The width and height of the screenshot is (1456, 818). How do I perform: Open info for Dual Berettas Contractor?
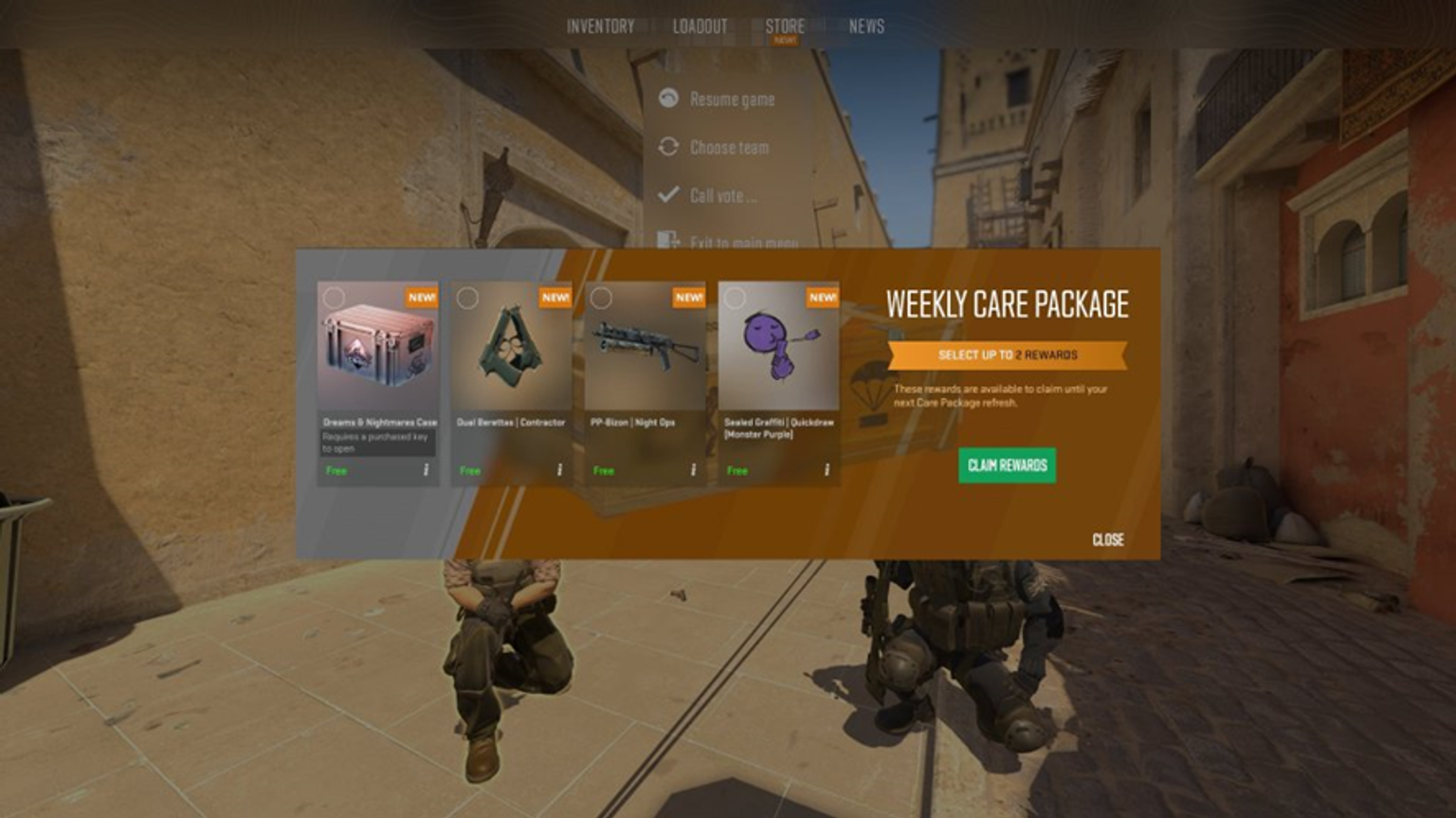coord(562,470)
